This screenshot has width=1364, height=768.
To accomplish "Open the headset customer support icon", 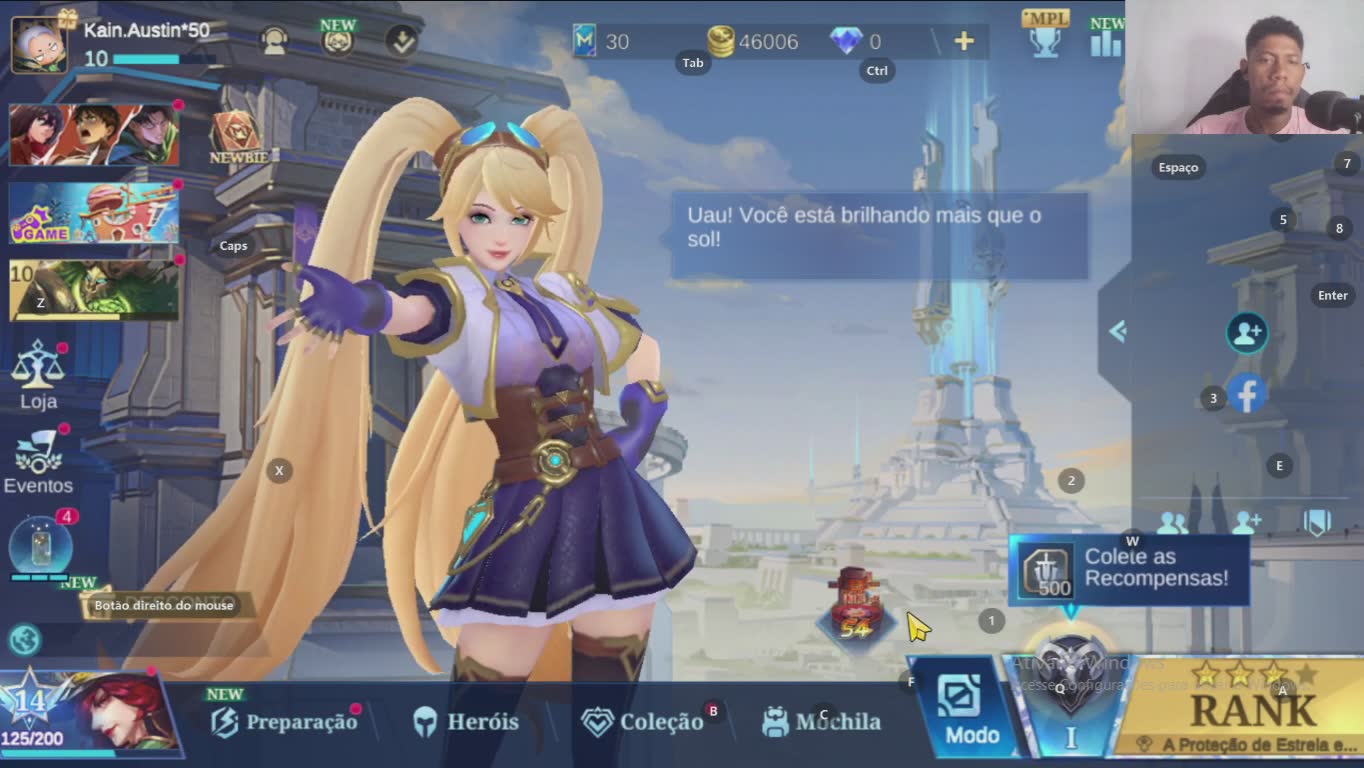I will 273,41.
